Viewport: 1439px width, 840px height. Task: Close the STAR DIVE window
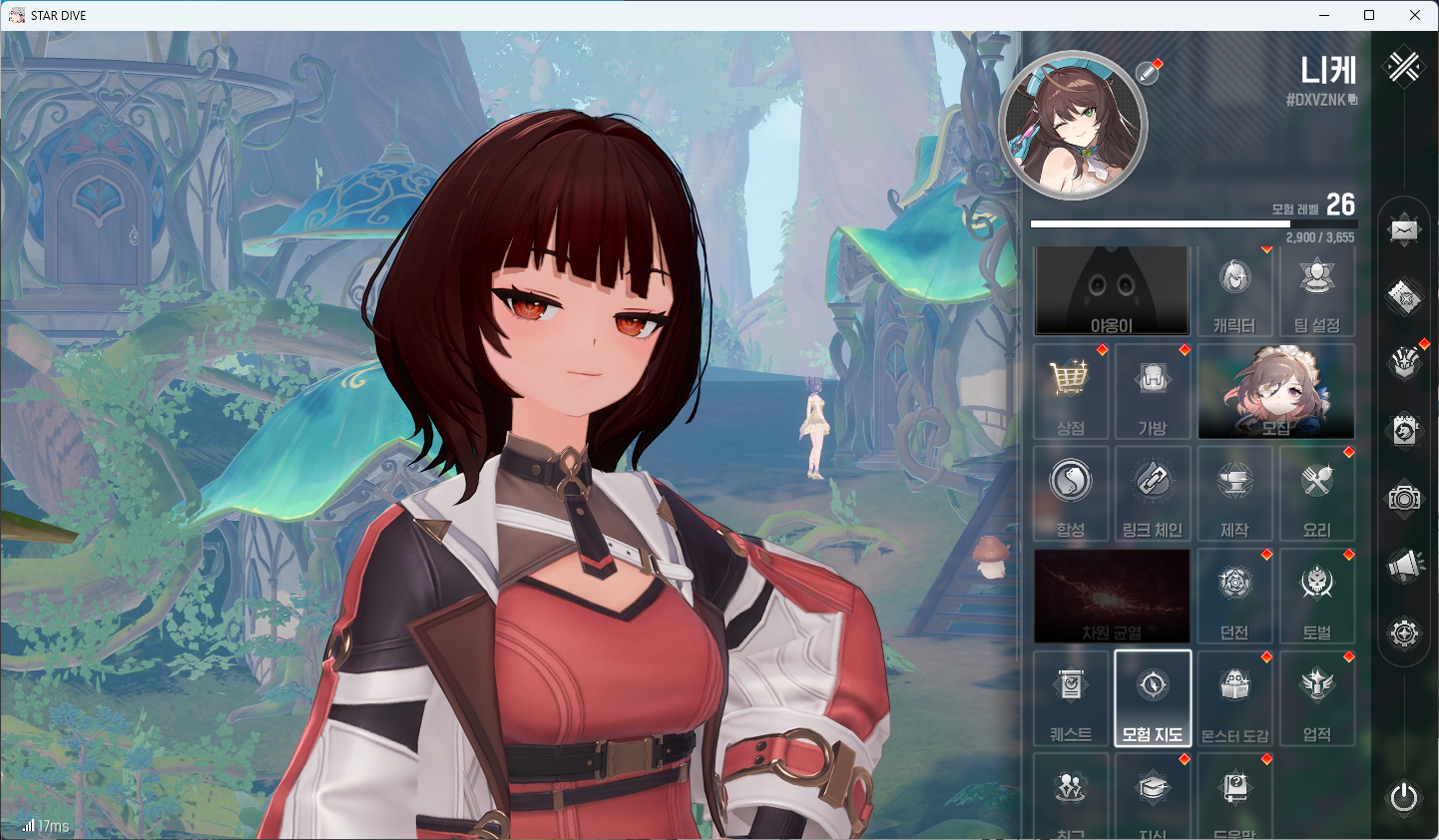pos(1415,15)
